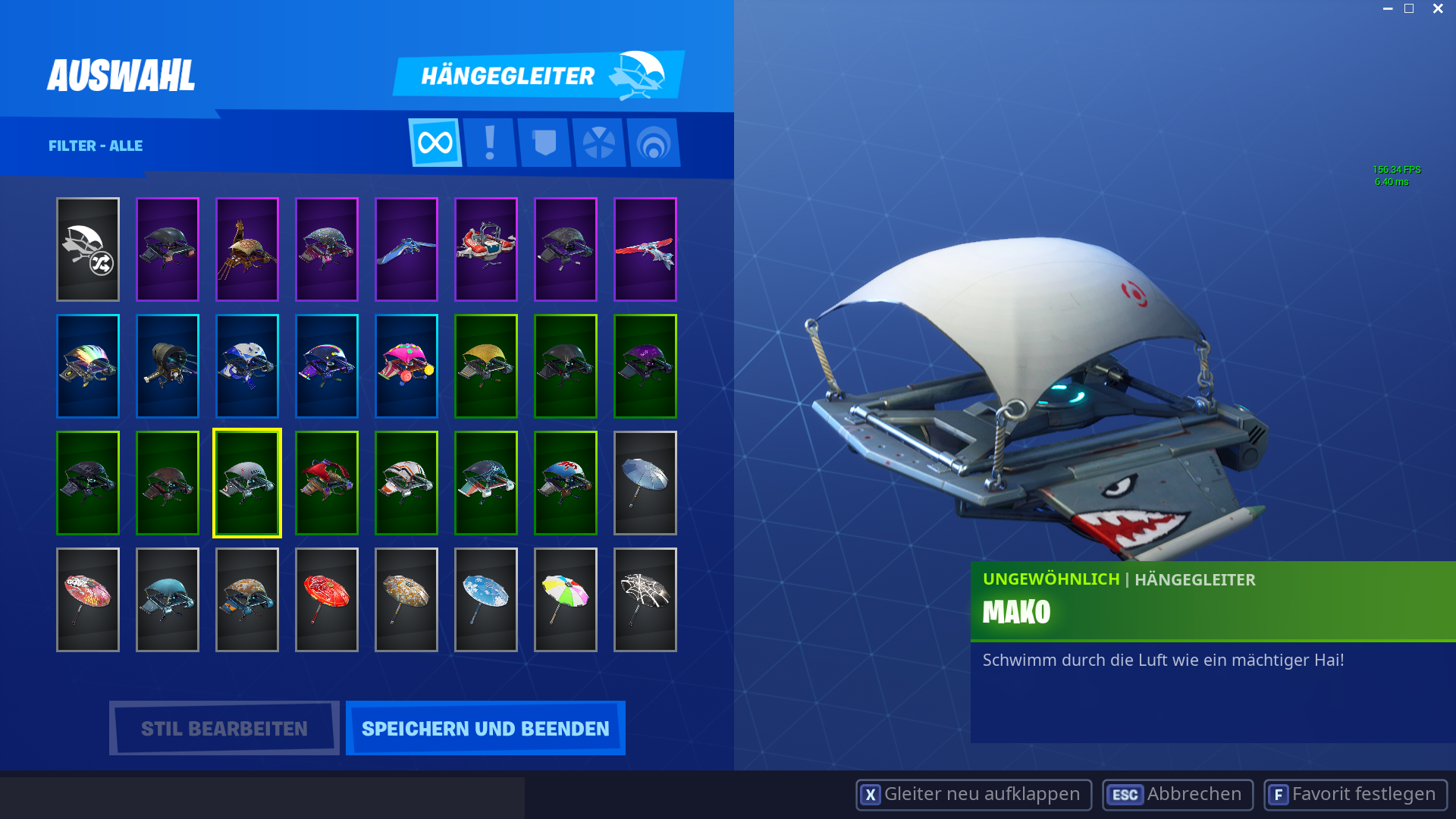The image size is (1456, 819).
Task: Select the multicolor beach umbrella
Action: pos(566,600)
